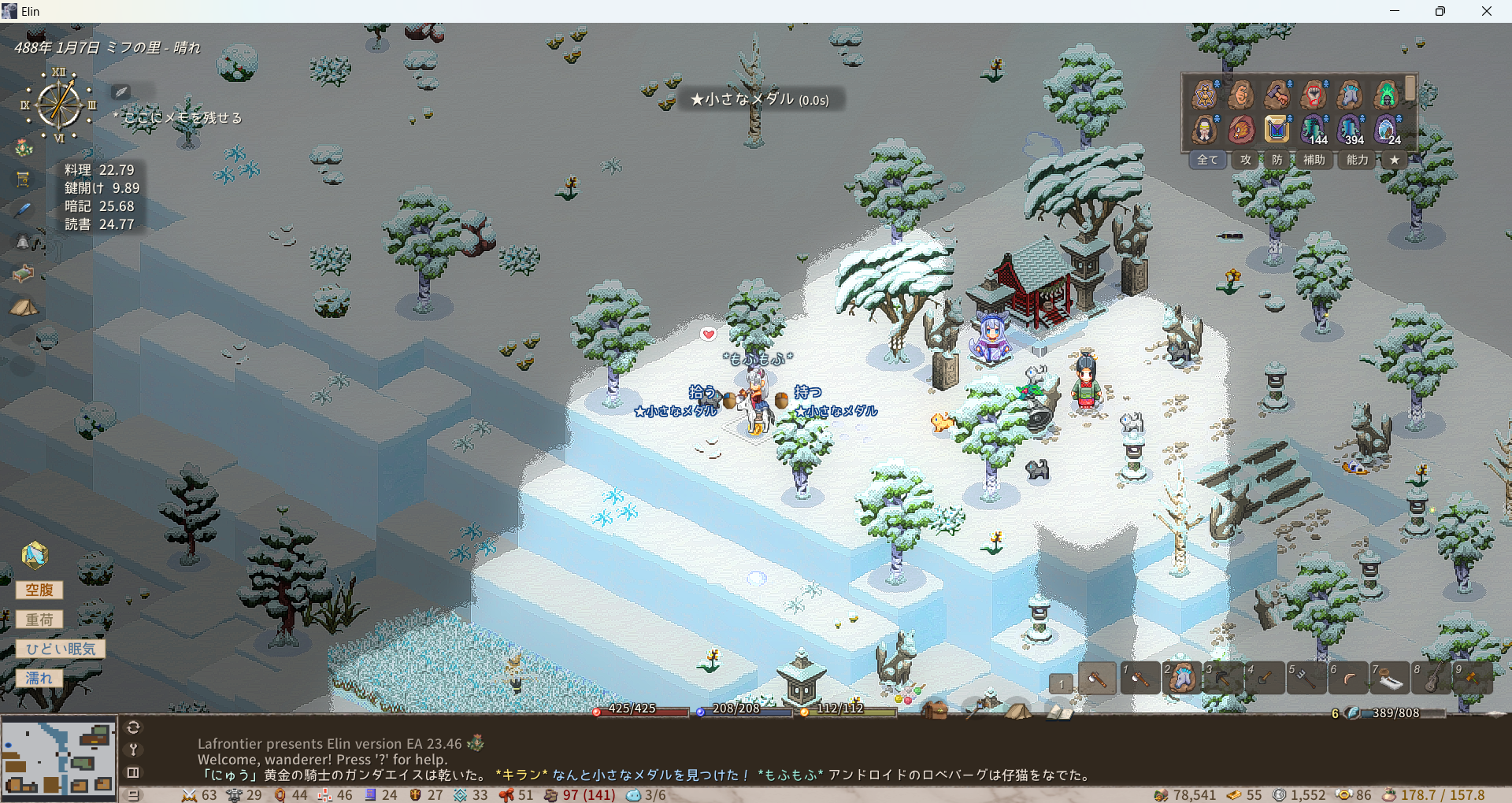Screen dimensions: 1512x803
Task: Open the scroll icon in left sidebar
Action: click(23, 179)
